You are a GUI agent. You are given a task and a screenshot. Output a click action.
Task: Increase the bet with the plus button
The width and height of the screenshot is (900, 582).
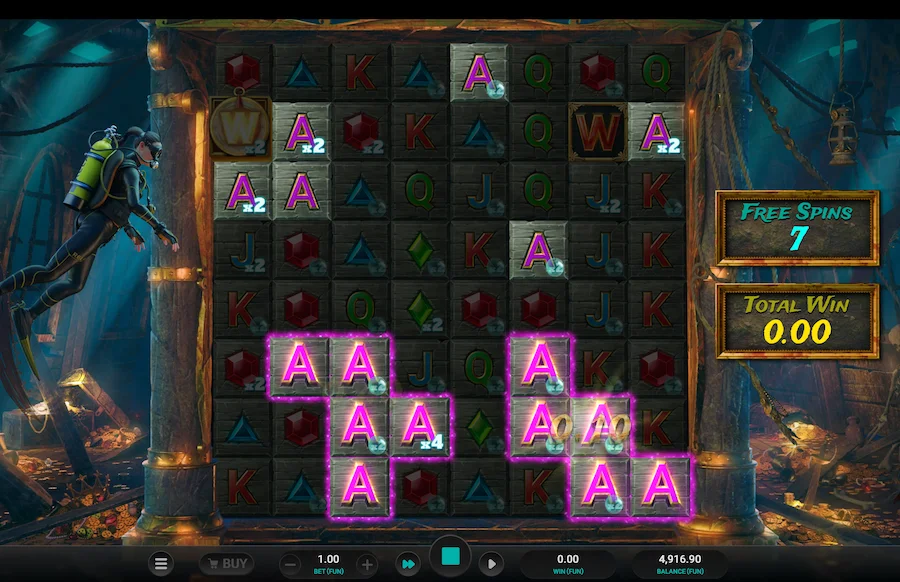(x=366, y=564)
